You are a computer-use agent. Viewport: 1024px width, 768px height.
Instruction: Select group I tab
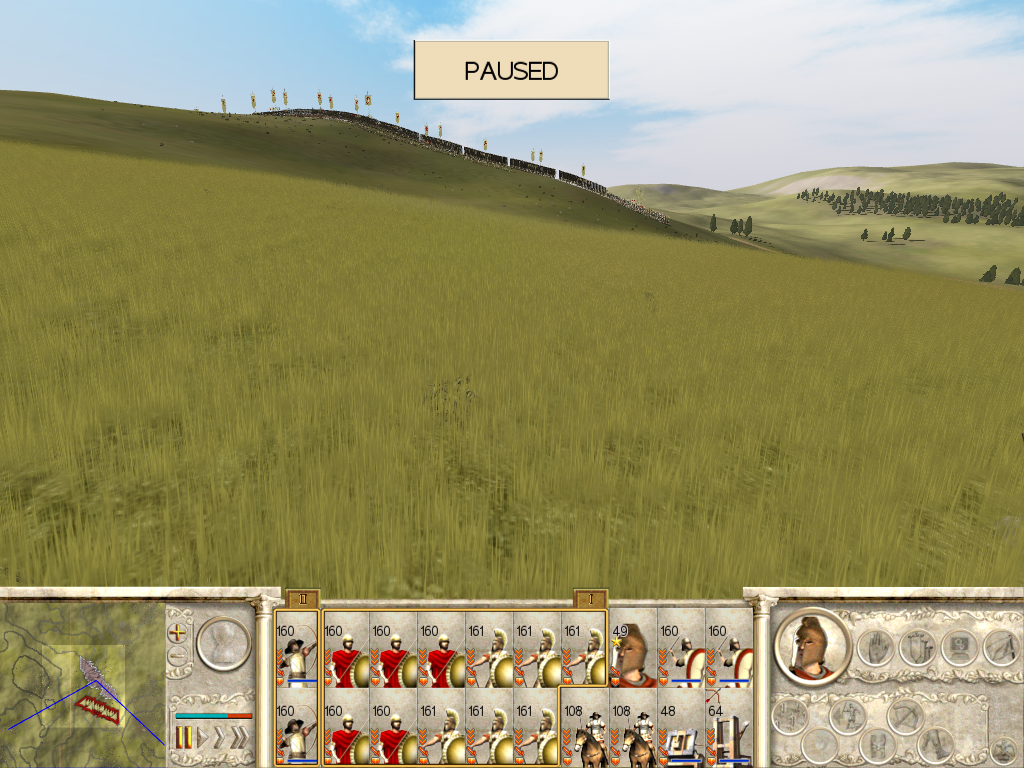tap(590, 598)
